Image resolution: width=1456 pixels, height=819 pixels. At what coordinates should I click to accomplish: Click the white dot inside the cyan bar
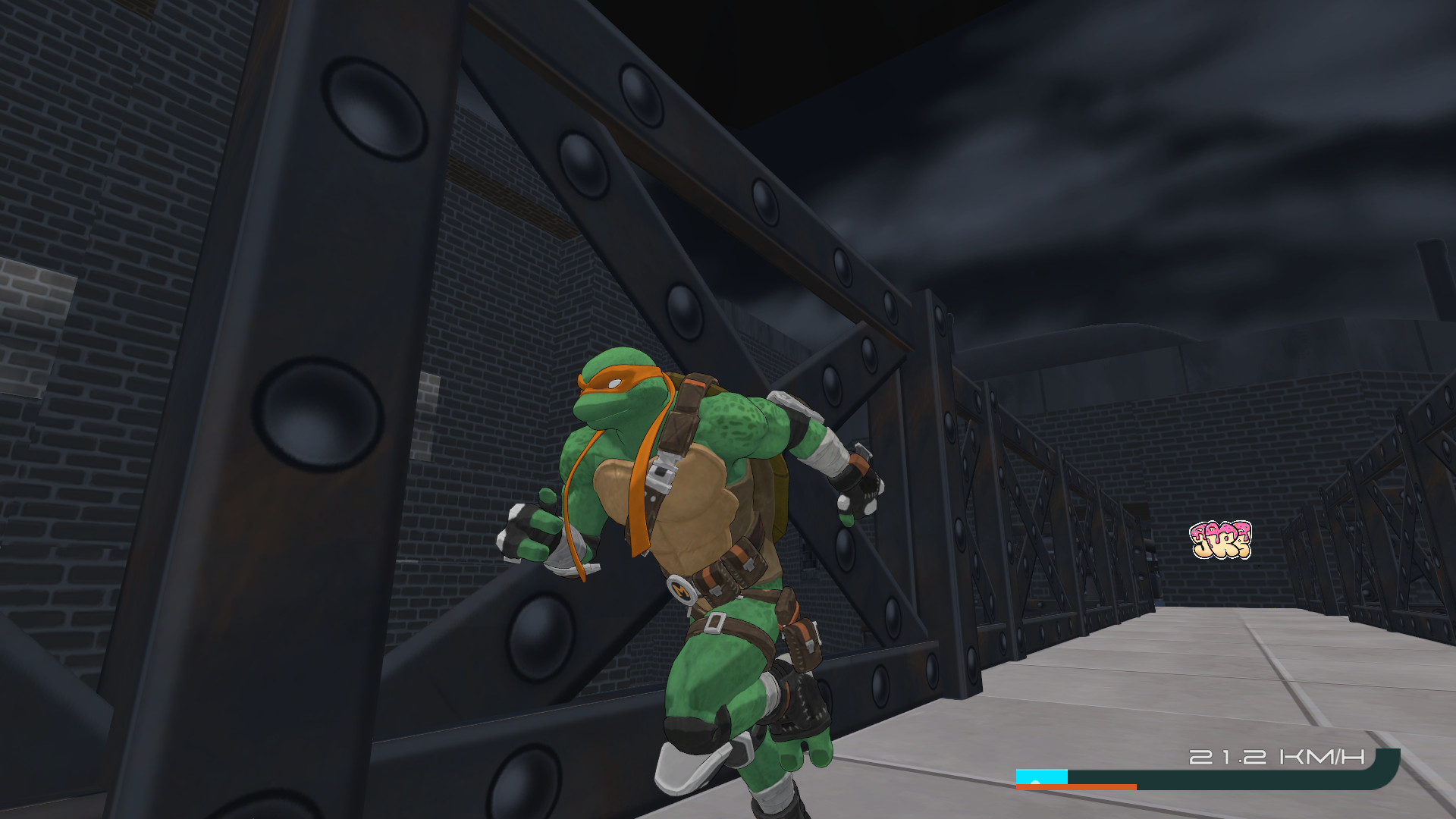[x=1035, y=781]
